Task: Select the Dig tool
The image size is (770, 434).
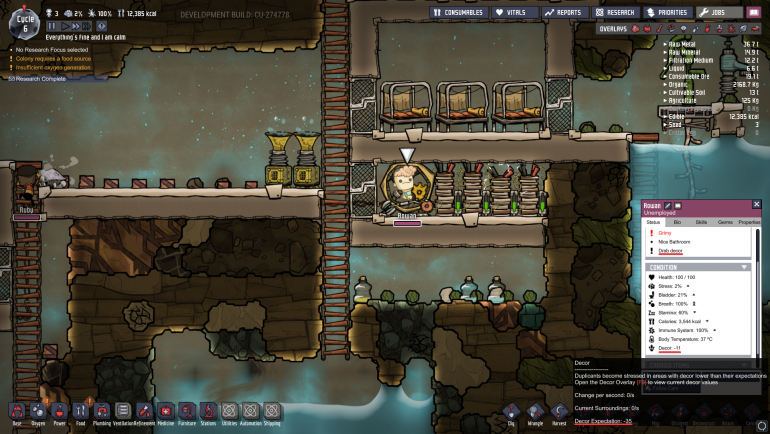Action: [511, 411]
